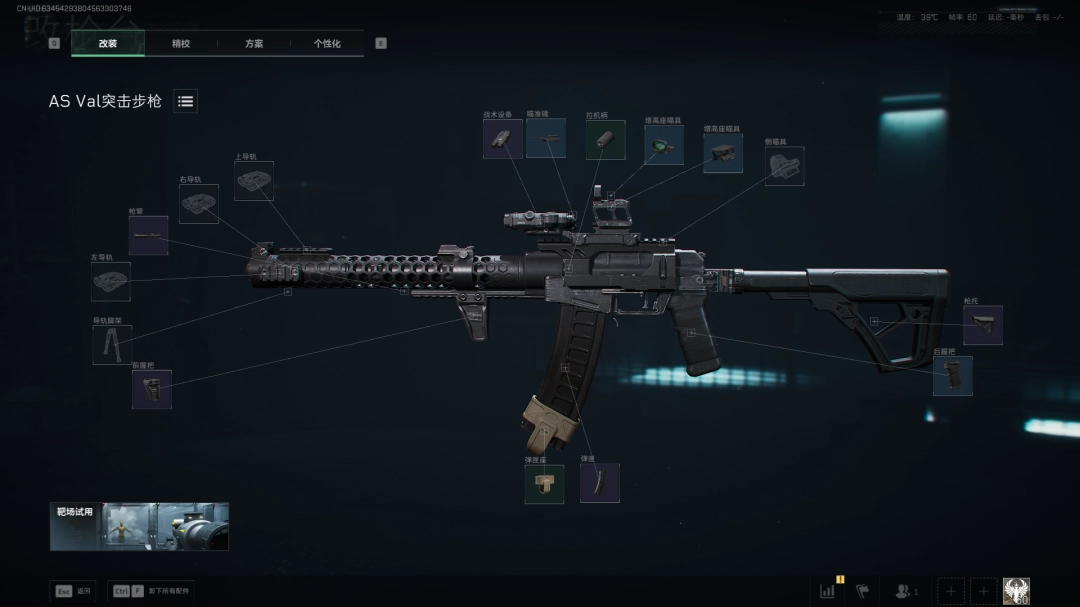The image size is (1080, 607).
Task: Open the 方案 tab
Action: (x=254, y=44)
